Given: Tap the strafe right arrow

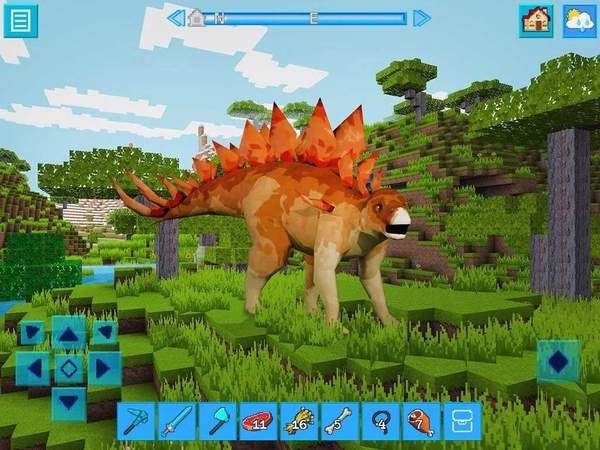Looking at the screenshot, I should point(103,368).
